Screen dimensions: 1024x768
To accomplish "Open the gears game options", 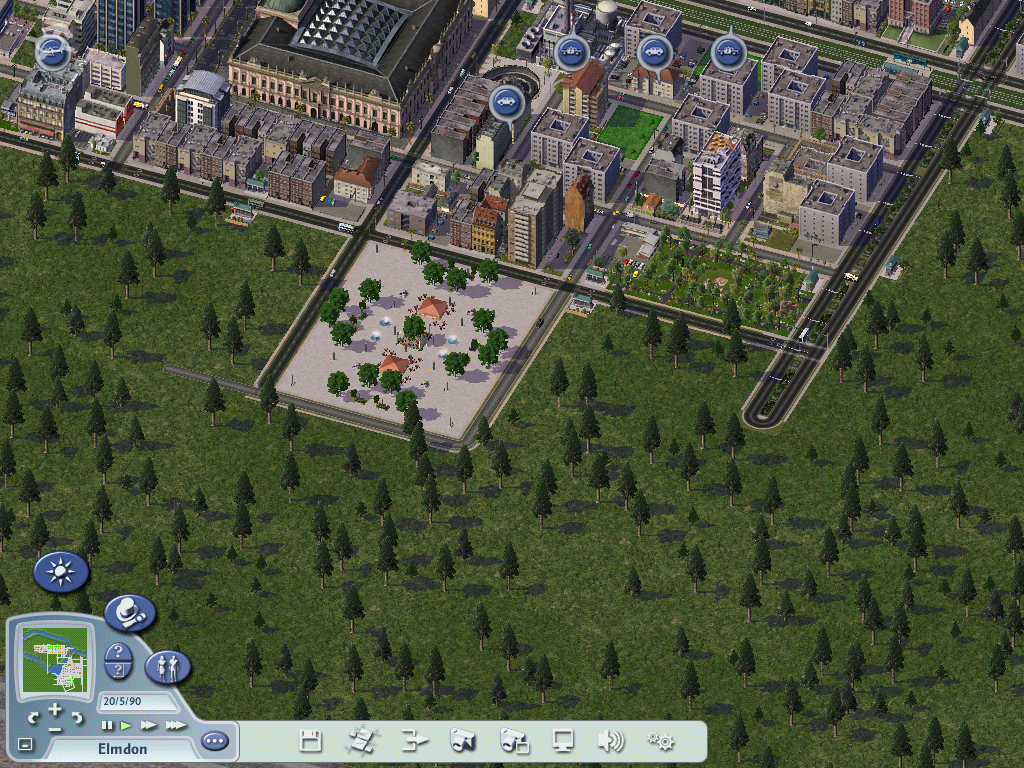I will point(660,741).
